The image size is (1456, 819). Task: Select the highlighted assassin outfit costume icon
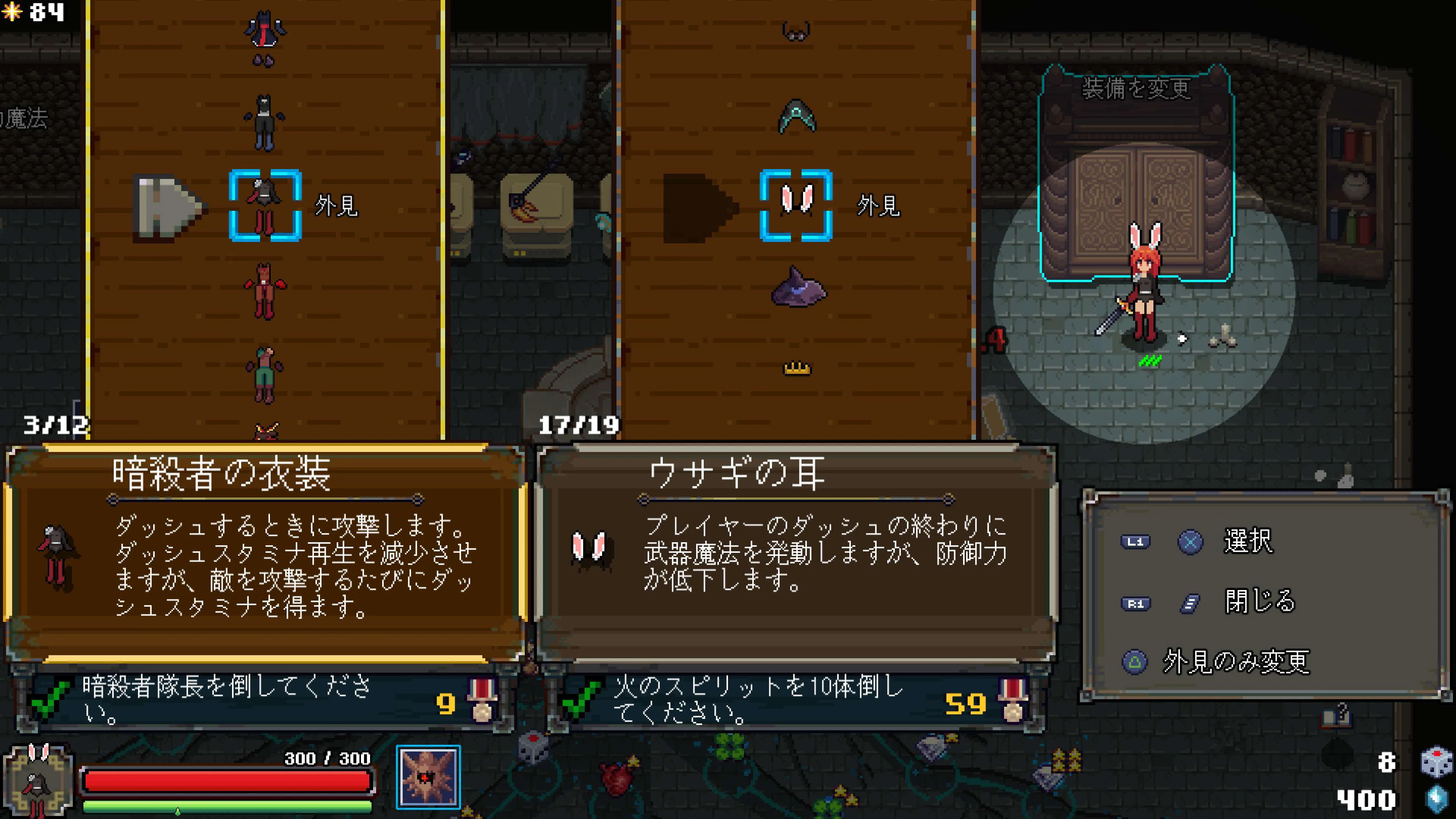pos(264,206)
